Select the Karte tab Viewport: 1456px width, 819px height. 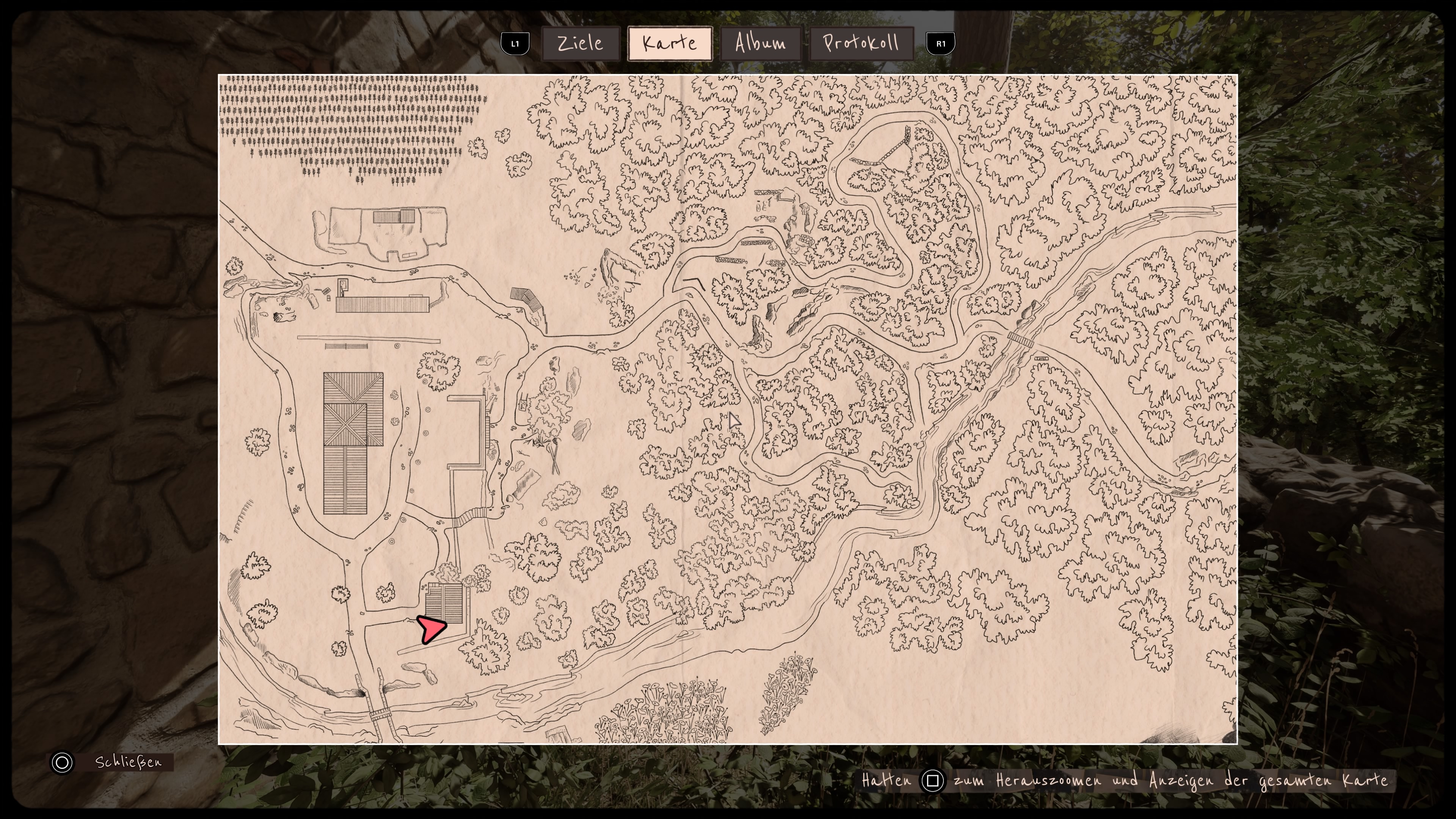(x=670, y=44)
